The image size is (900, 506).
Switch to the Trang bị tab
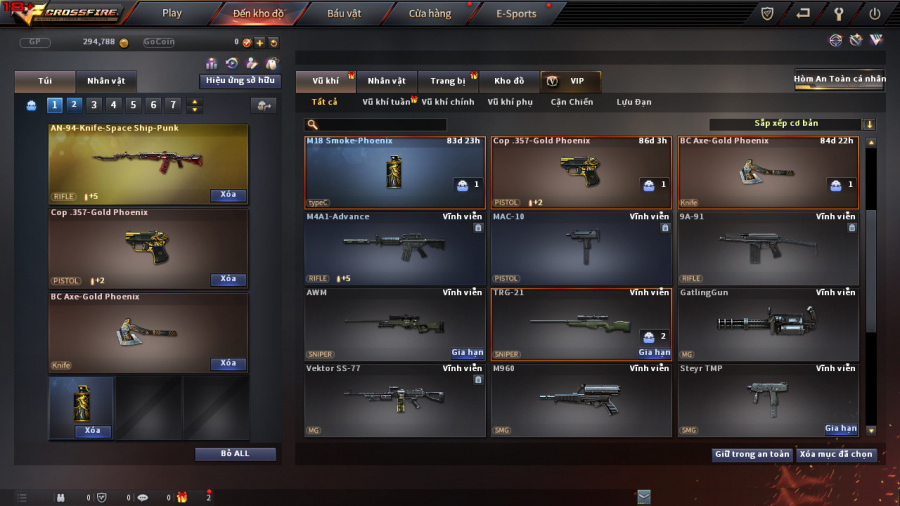448,81
